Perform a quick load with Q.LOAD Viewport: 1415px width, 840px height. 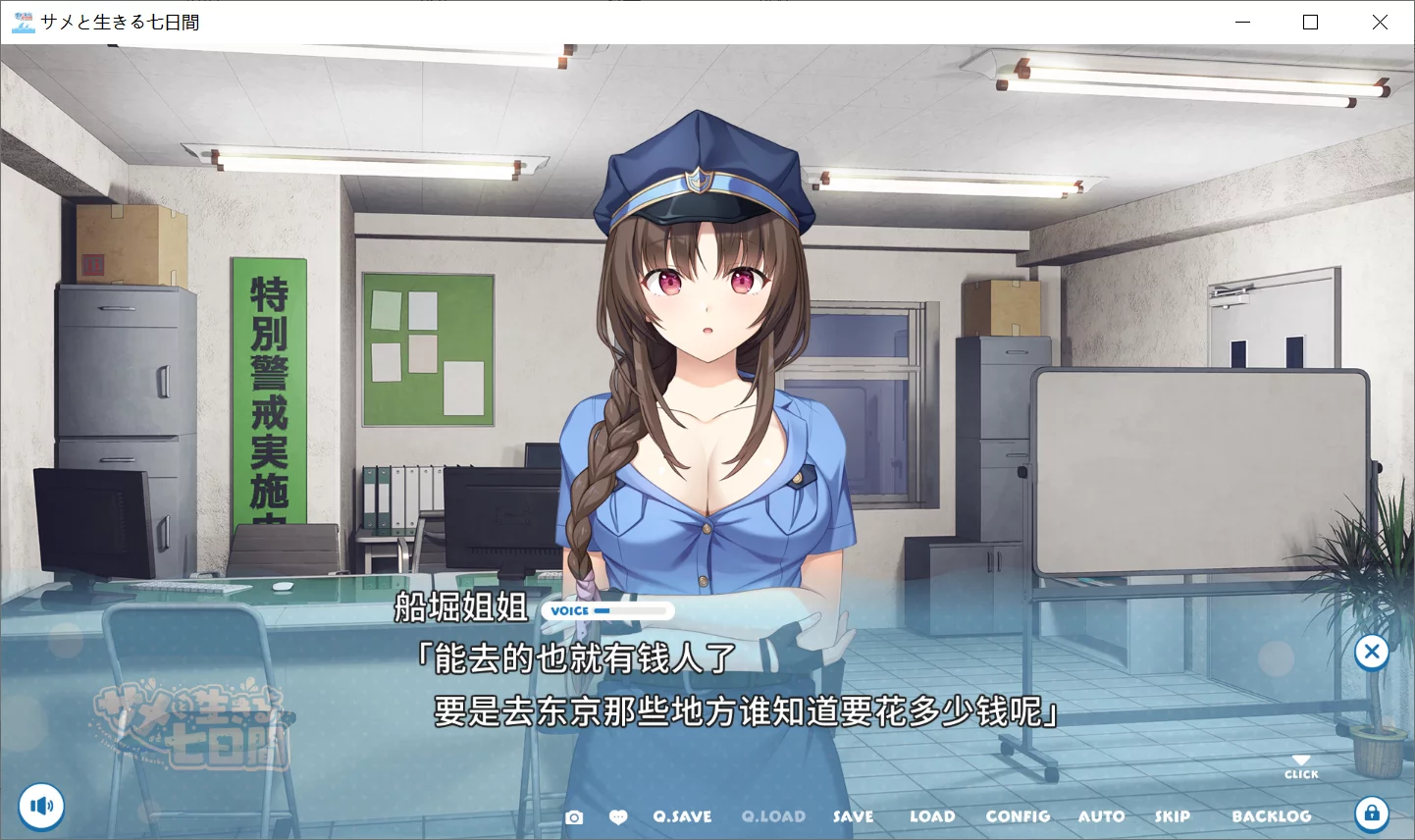(773, 815)
